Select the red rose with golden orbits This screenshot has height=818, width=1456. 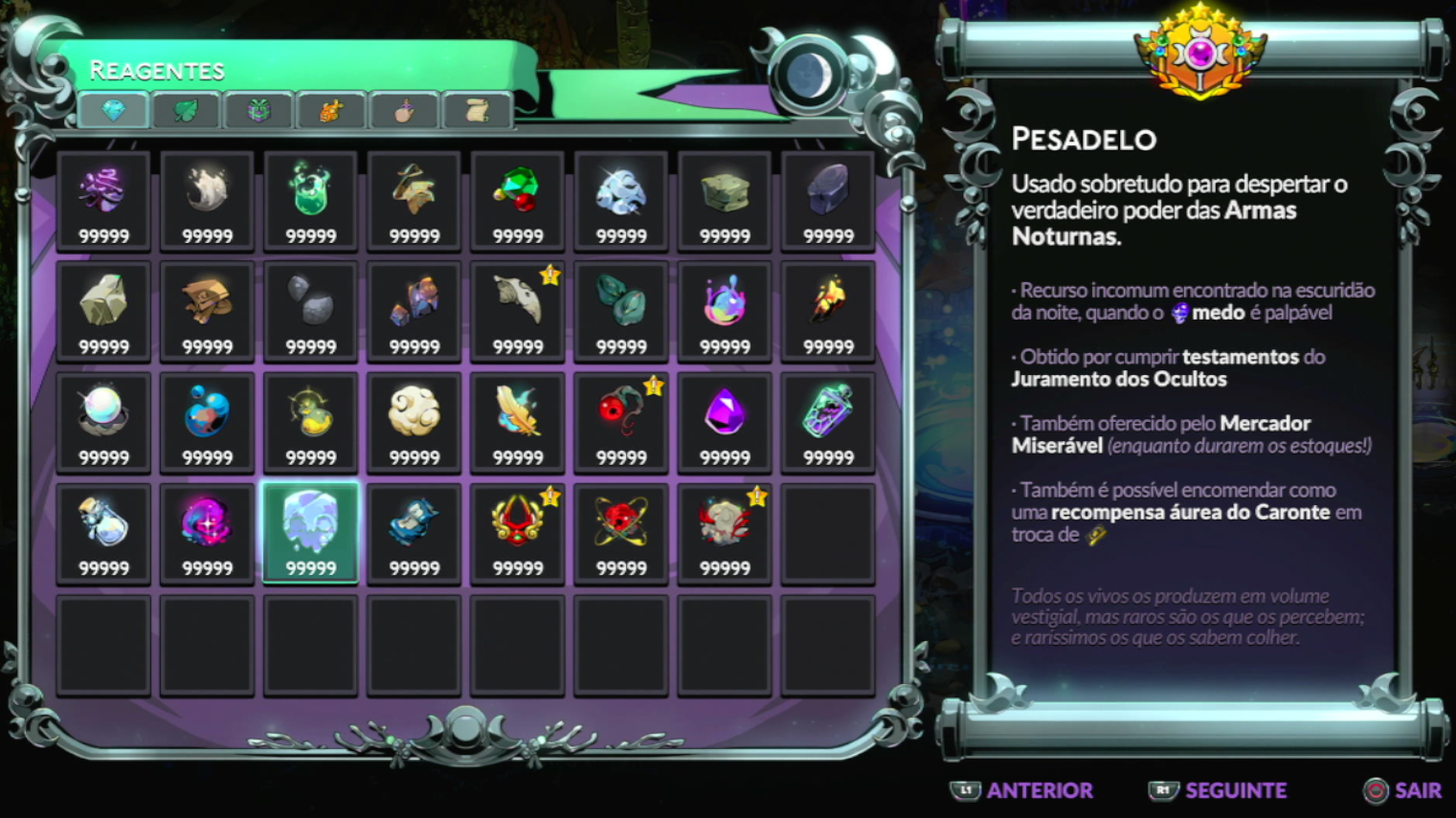pyautogui.click(x=621, y=532)
